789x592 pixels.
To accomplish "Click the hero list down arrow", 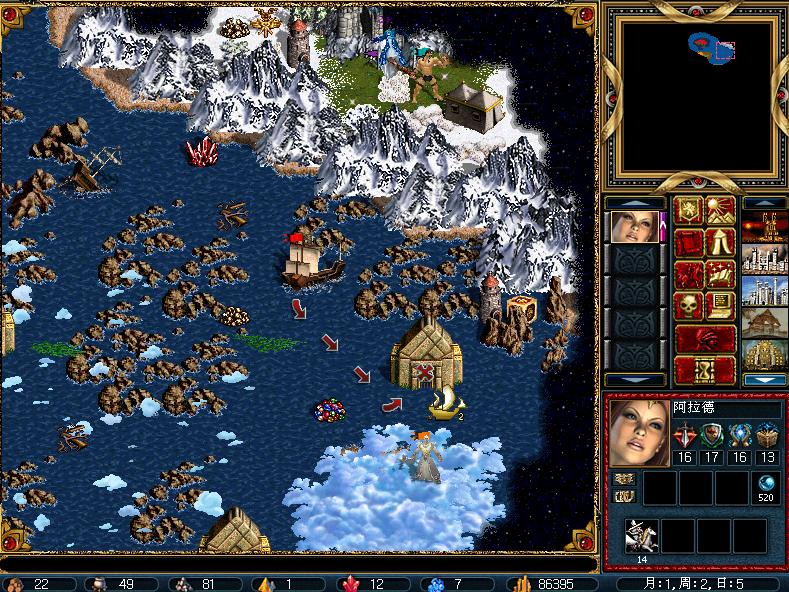I will coord(634,380).
